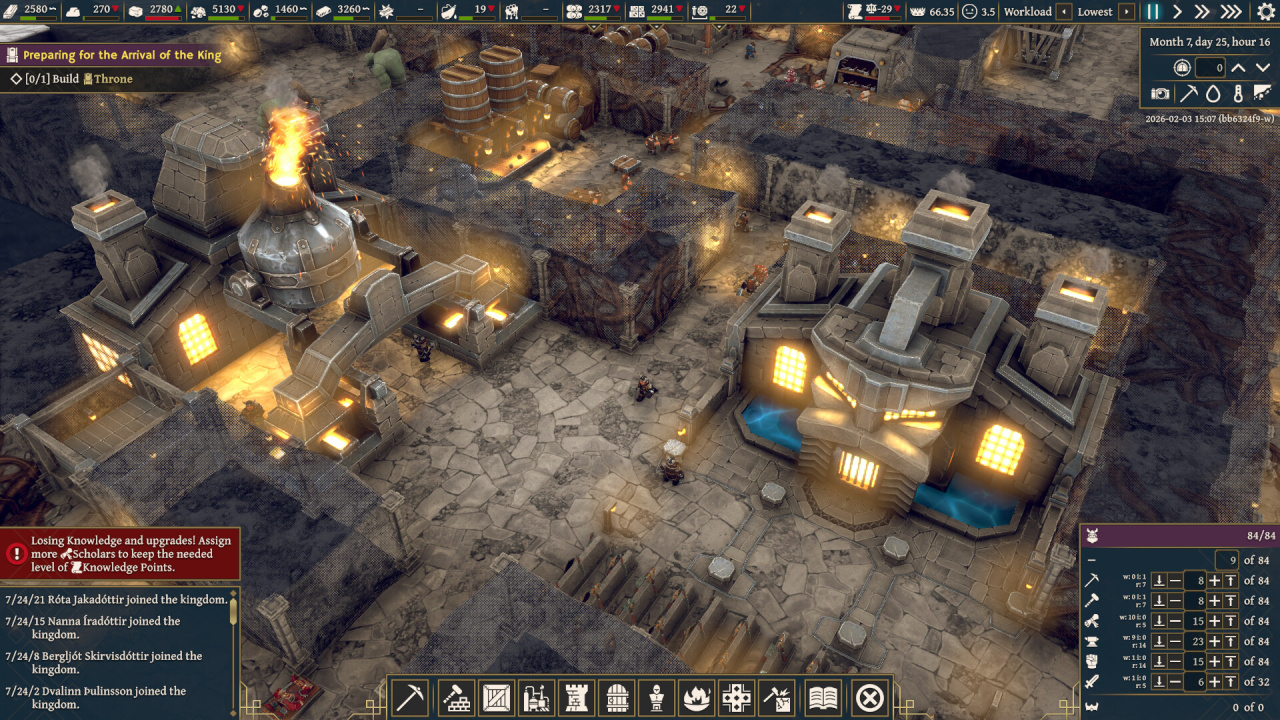Take a screenshot with the camera icon
Image resolution: width=1280 pixels, height=720 pixels.
(x=1160, y=94)
